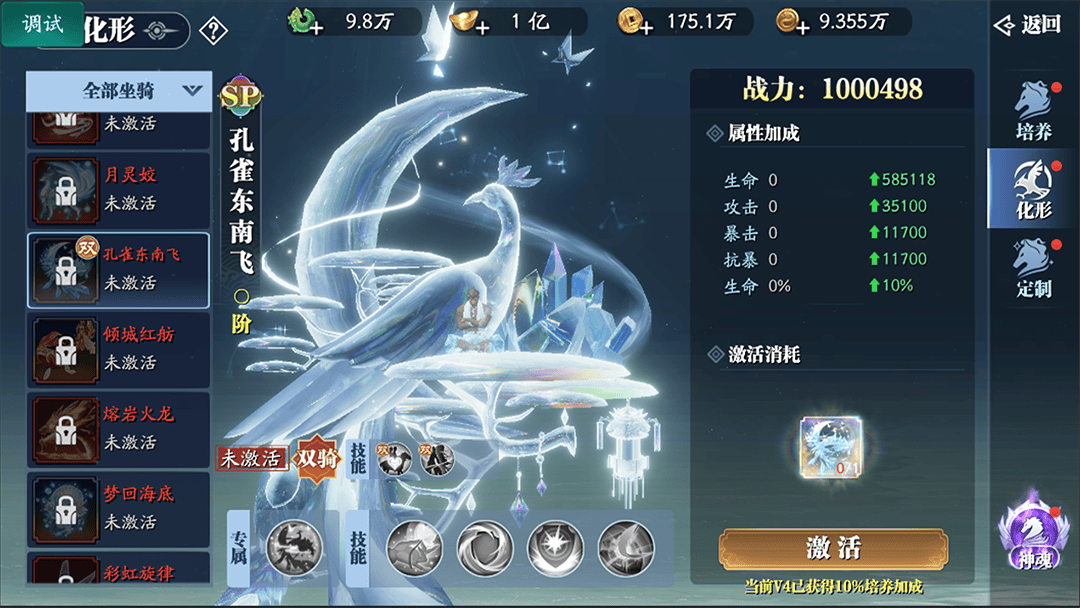Click the 激活 activate button
The width and height of the screenshot is (1080, 608).
(x=833, y=548)
